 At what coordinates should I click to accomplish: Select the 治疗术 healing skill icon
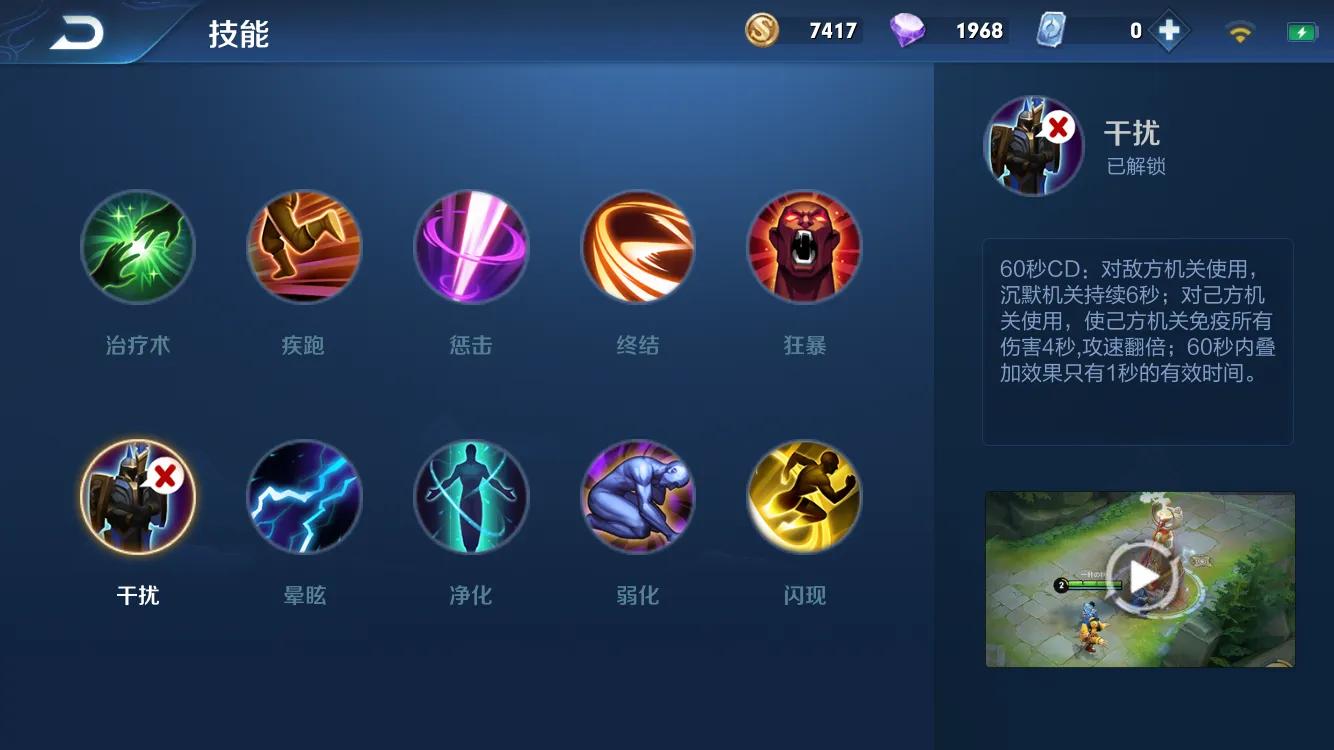[x=138, y=246]
